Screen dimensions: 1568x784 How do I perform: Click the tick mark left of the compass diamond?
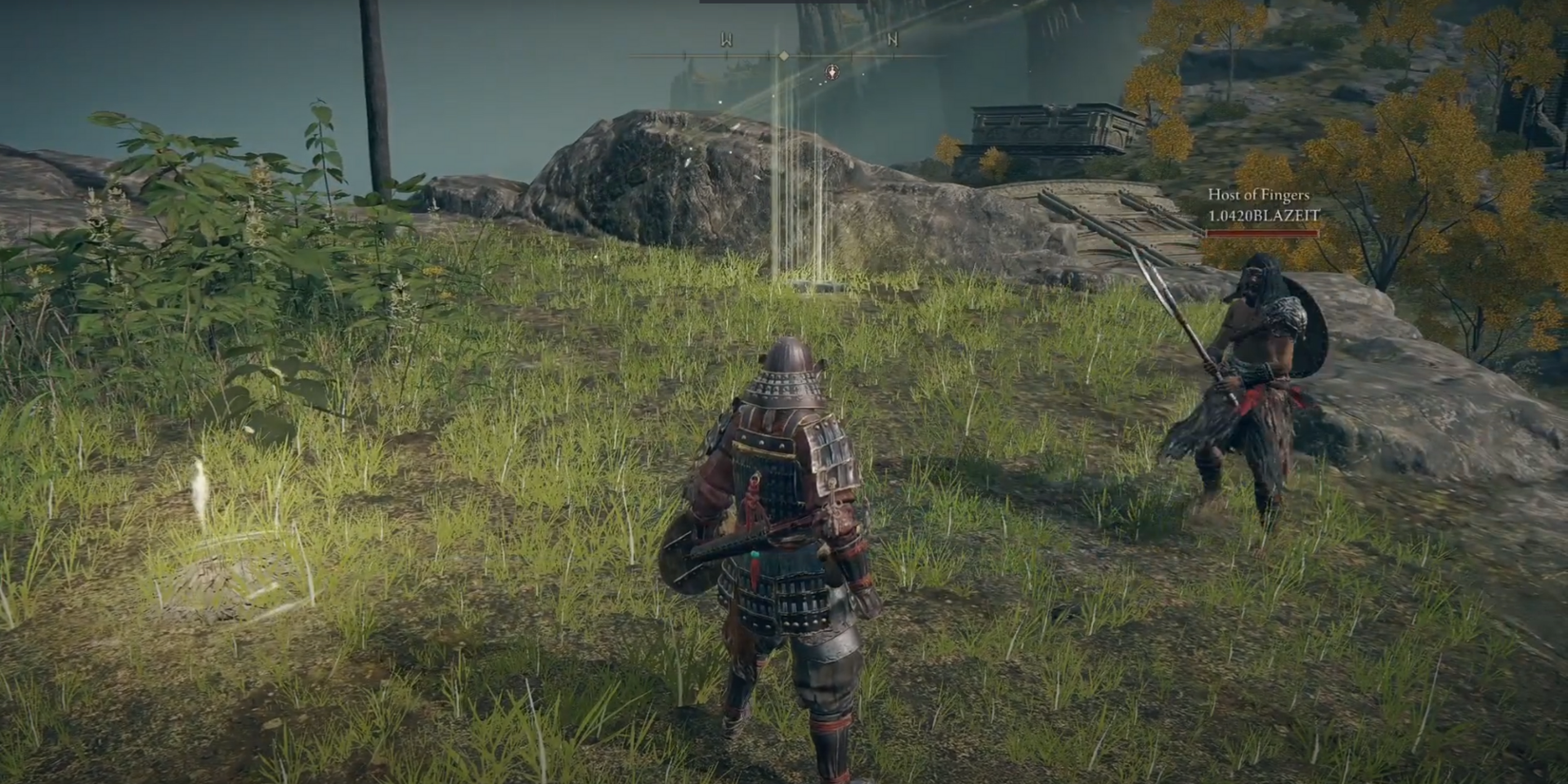point(768,56)
